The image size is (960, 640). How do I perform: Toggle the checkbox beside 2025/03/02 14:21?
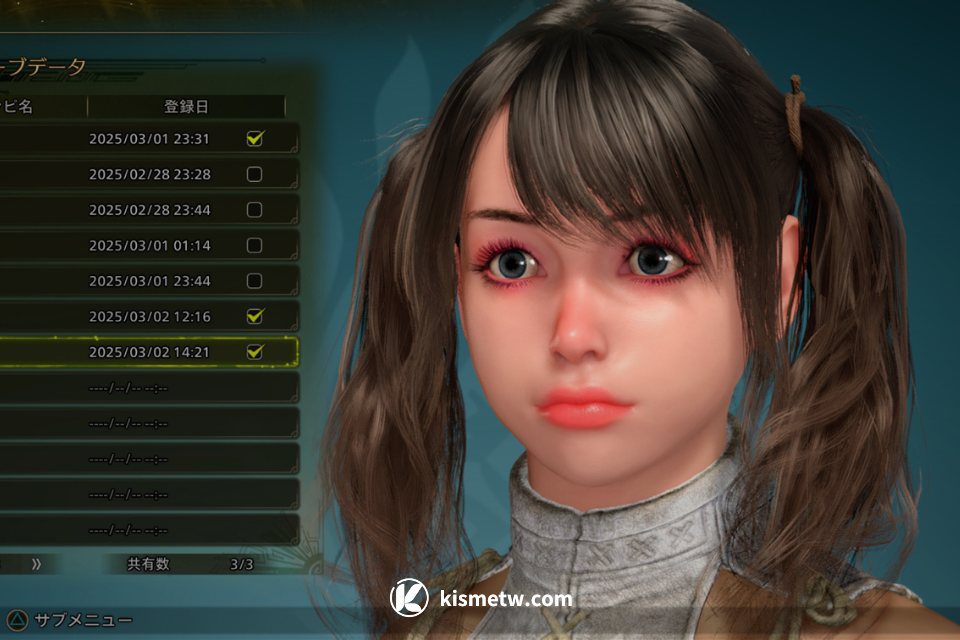(254, 352)
